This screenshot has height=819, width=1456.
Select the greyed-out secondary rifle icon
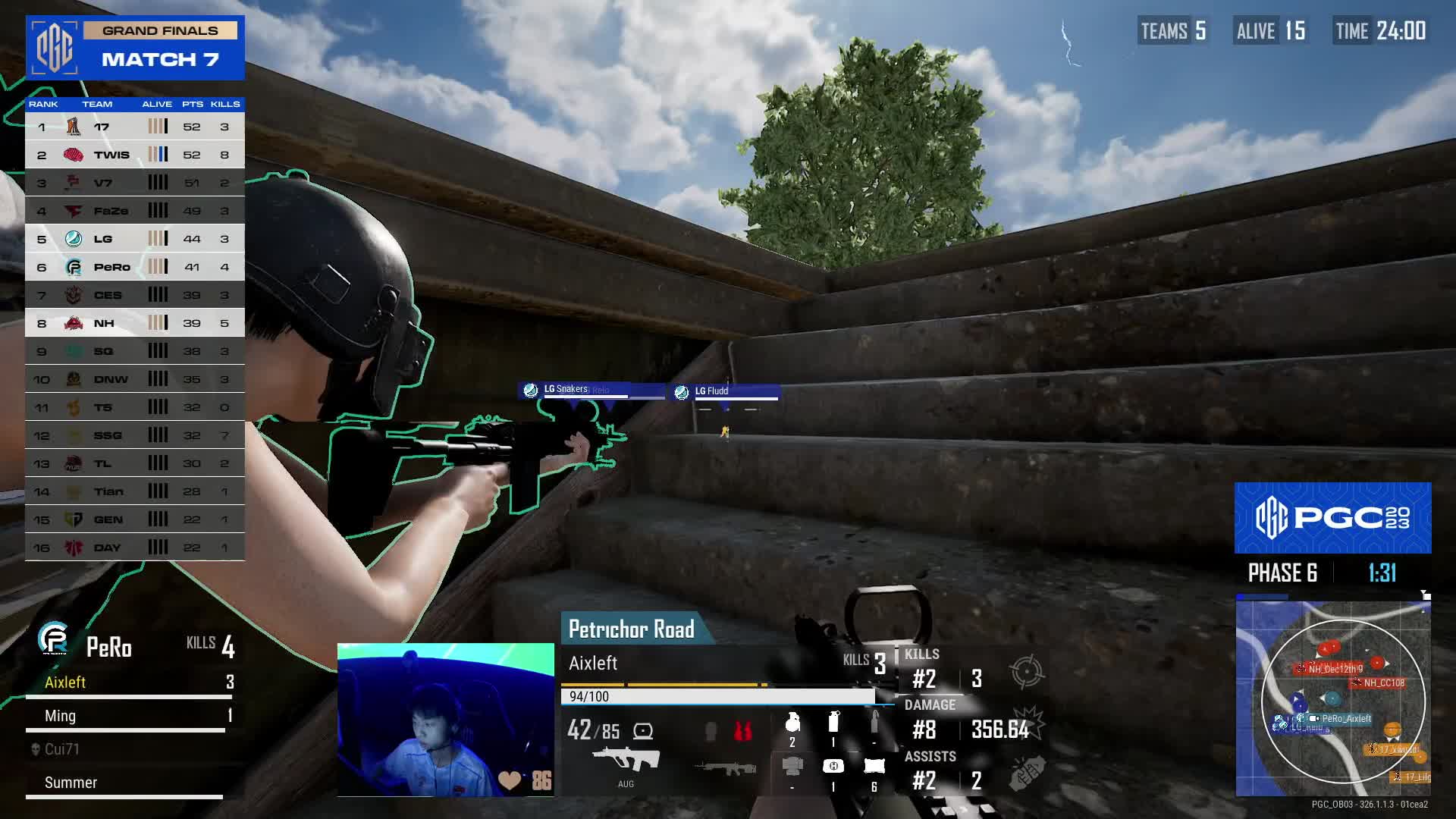pos(725,767)
